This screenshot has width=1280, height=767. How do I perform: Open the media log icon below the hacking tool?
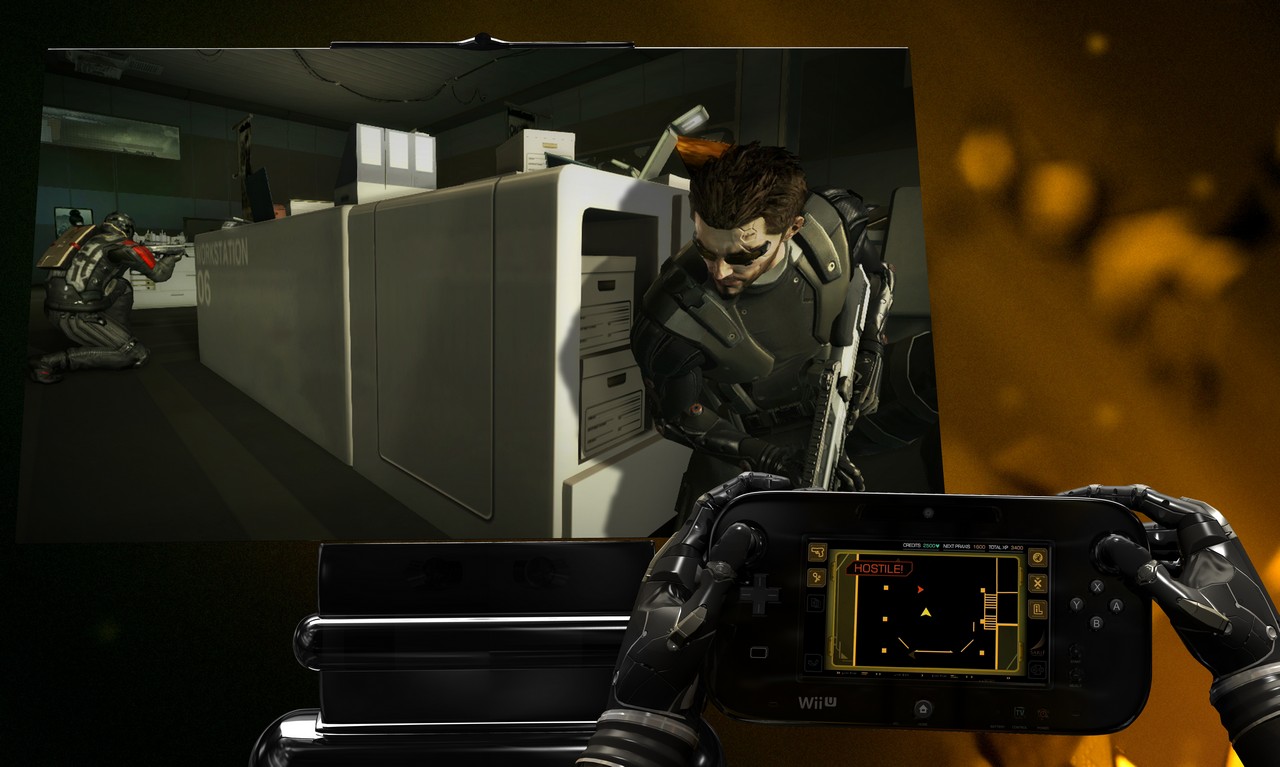tap(815, 601)
